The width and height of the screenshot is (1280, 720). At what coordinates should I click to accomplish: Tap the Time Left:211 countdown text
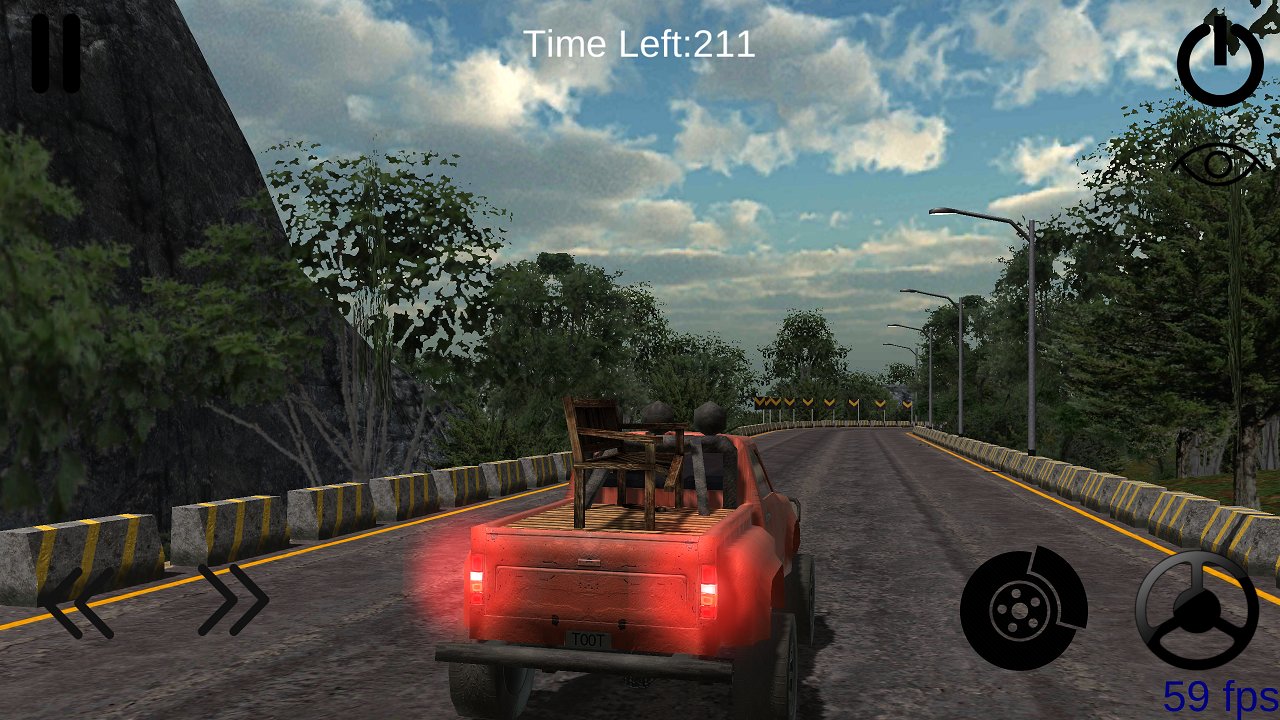pos(640,45)
